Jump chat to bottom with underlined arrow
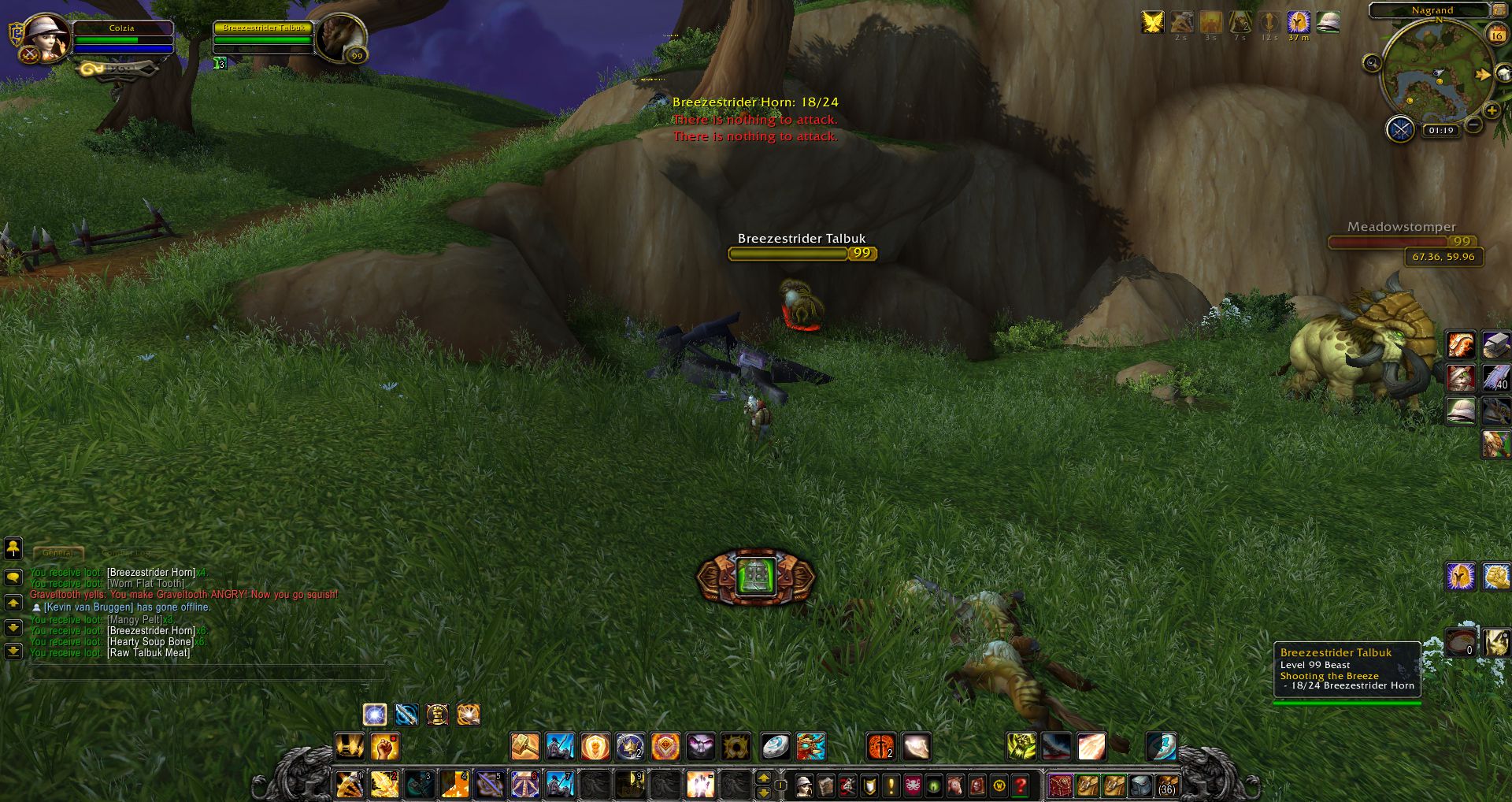Image resolution: width=1512 pixels, height=802 pixels. pyautogui.click(x=13, y=652)
